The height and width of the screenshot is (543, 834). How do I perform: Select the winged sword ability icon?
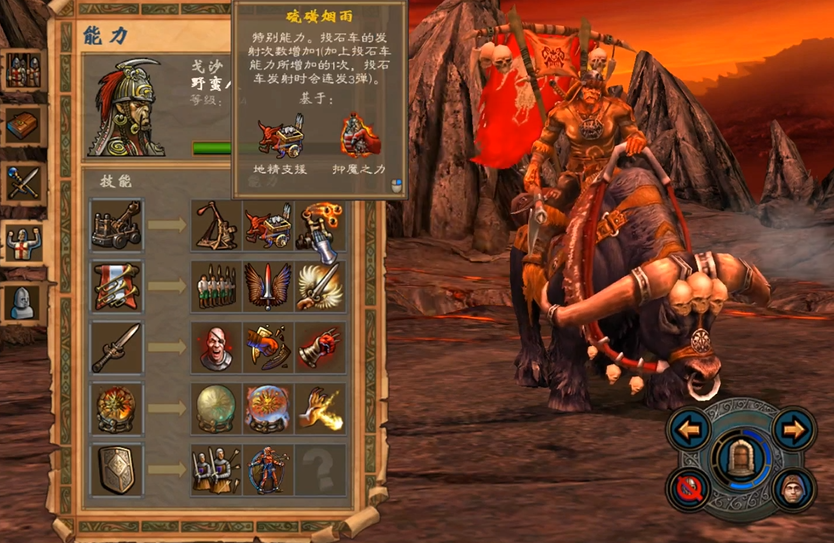[x=268, y=286]
